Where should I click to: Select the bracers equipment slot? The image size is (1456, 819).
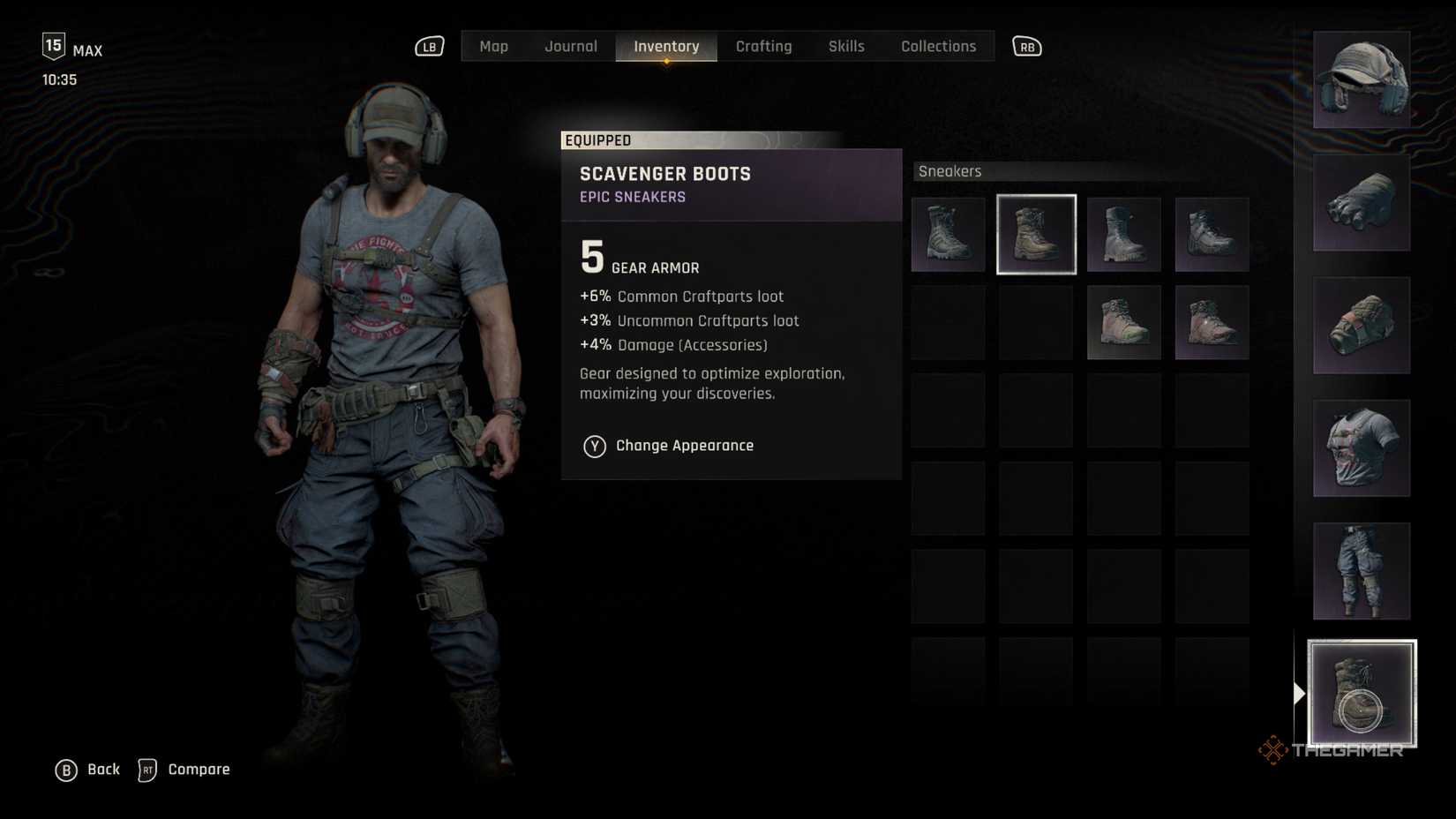[x=1361, y=326]
